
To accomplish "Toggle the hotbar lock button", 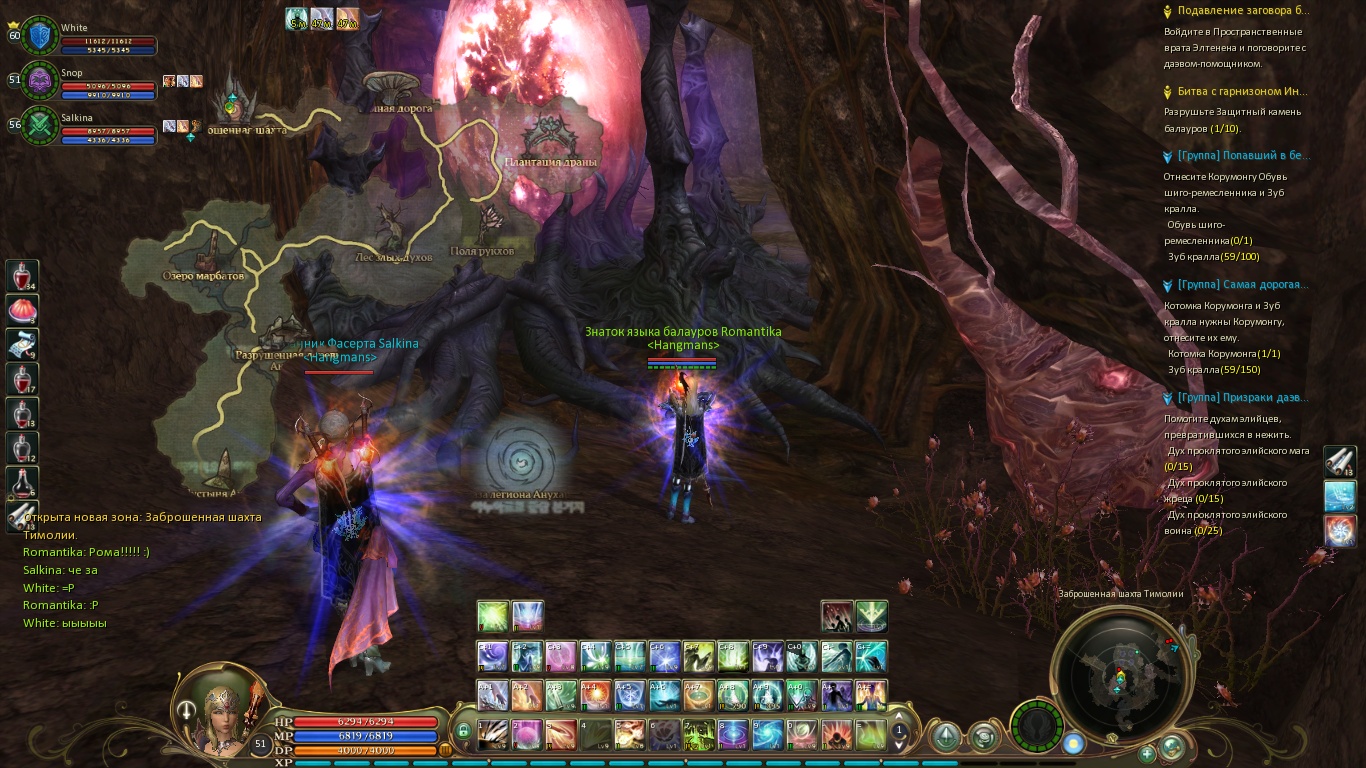I will tap(463, 732).
